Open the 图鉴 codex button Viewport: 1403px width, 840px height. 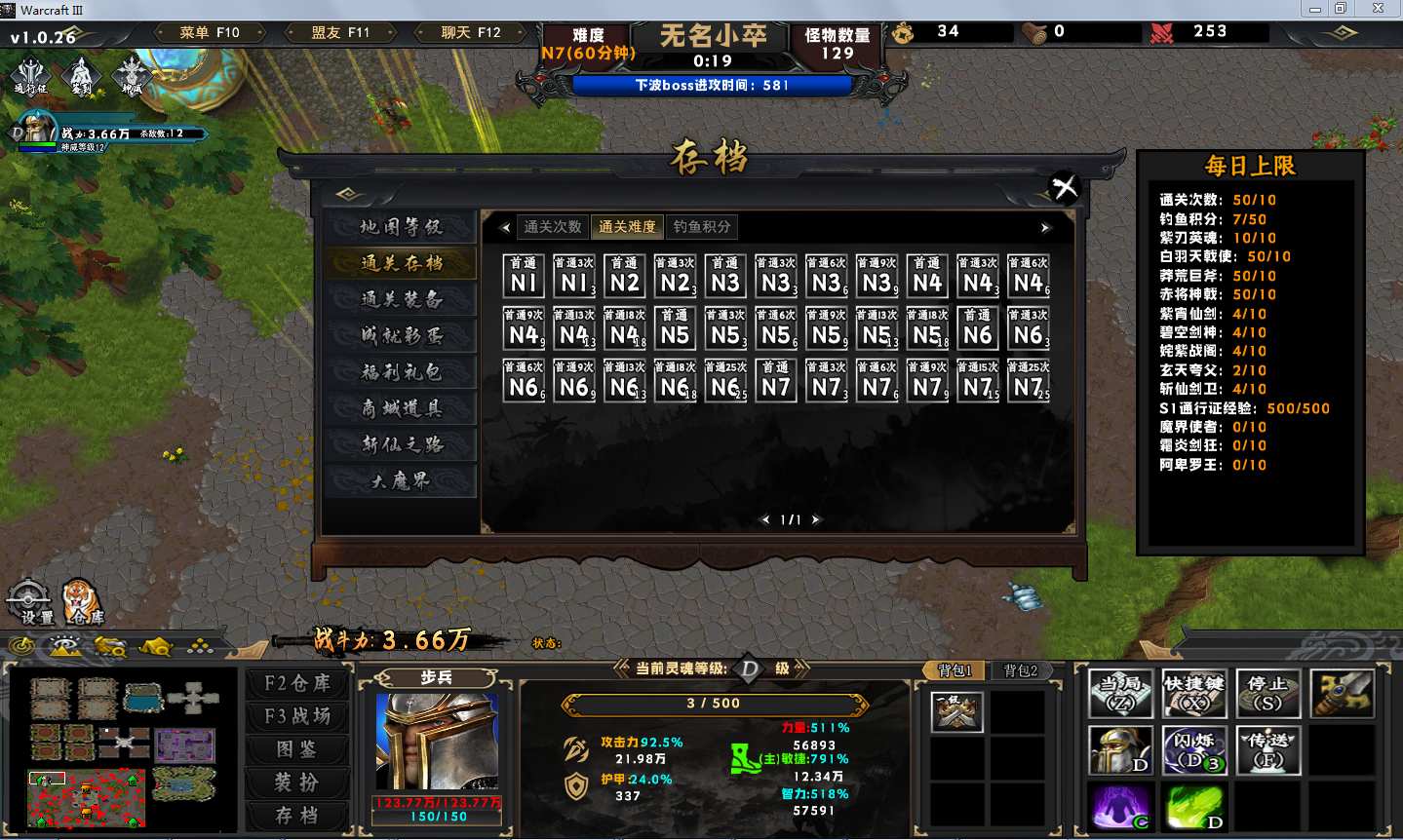[x=297, y=749]
